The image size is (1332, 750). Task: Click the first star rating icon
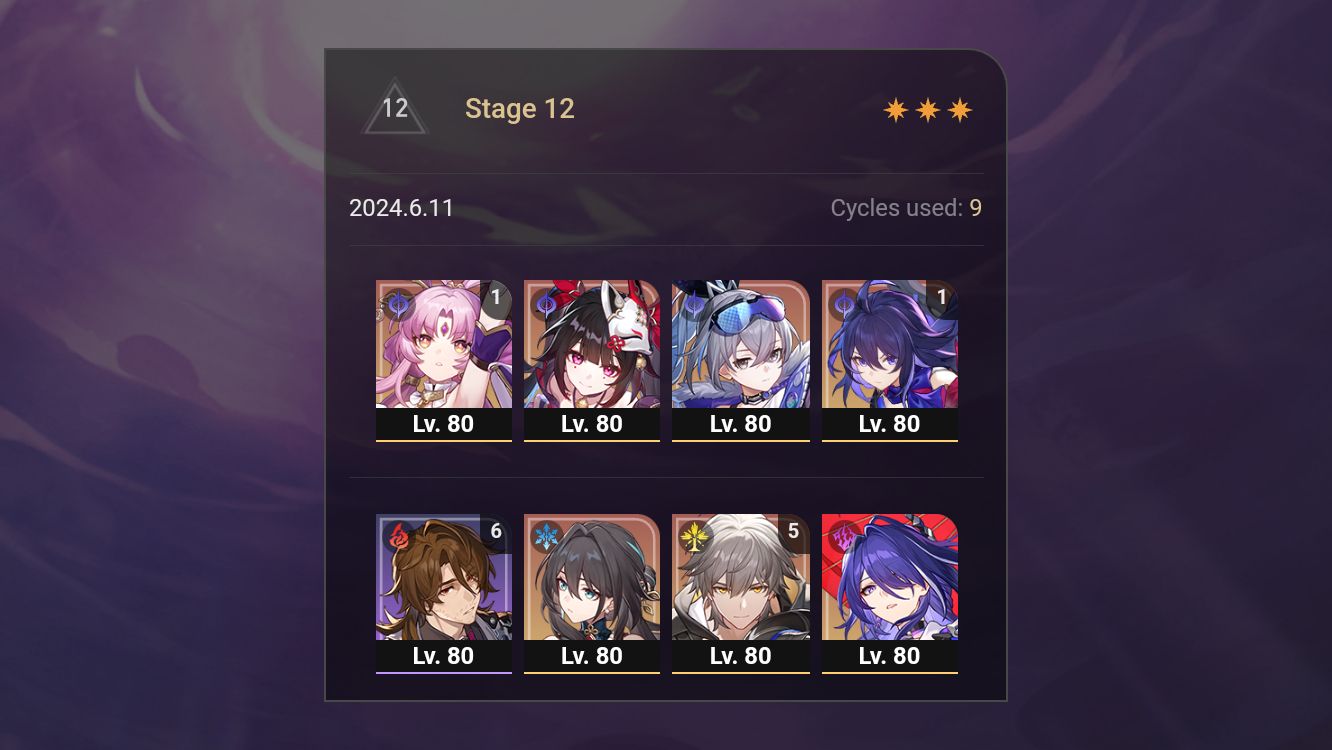coord(894,109)
